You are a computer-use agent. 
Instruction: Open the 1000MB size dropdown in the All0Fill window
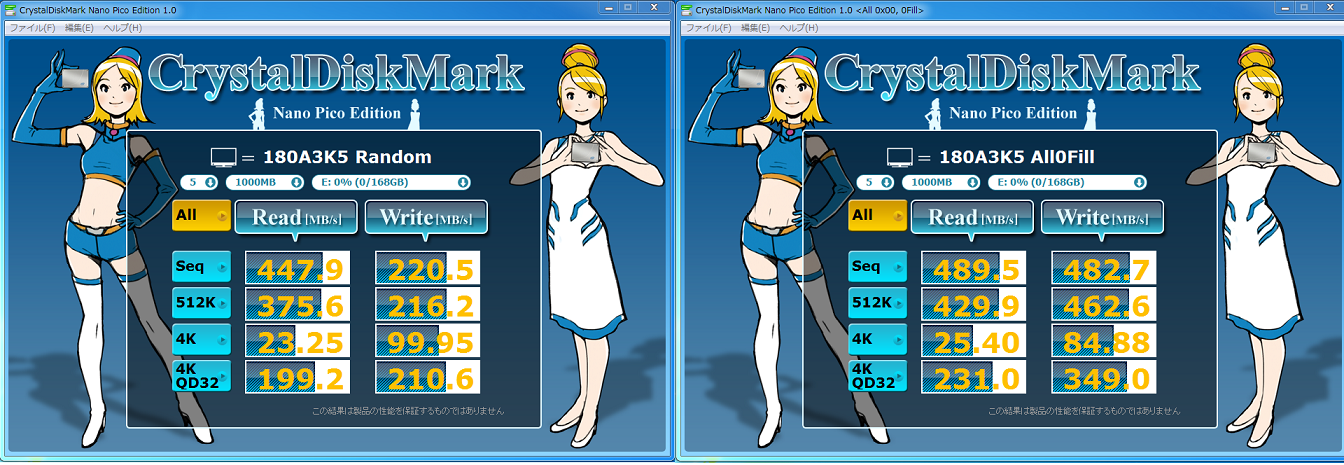point(941,182)
